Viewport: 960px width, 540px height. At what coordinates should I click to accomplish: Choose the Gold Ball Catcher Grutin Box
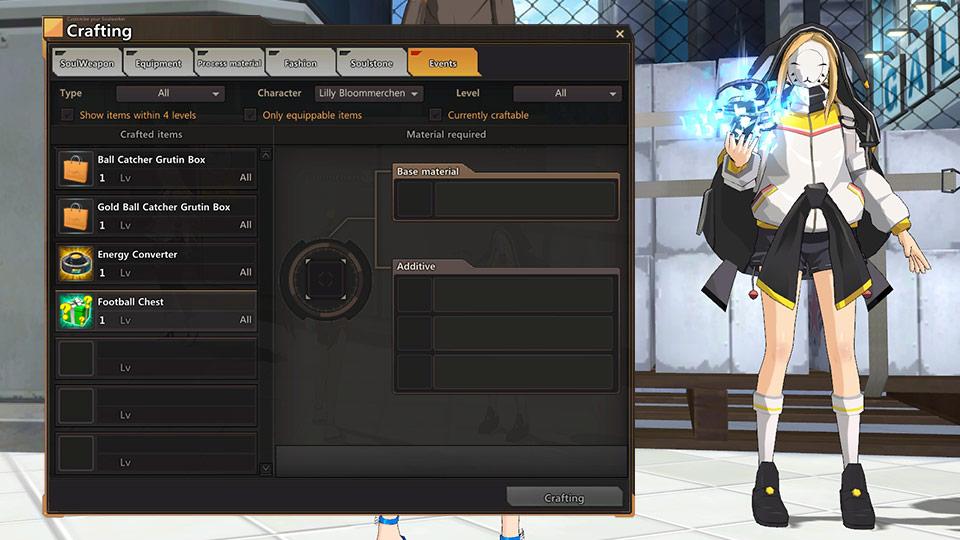pyautogui.click(x=156, y=216)
